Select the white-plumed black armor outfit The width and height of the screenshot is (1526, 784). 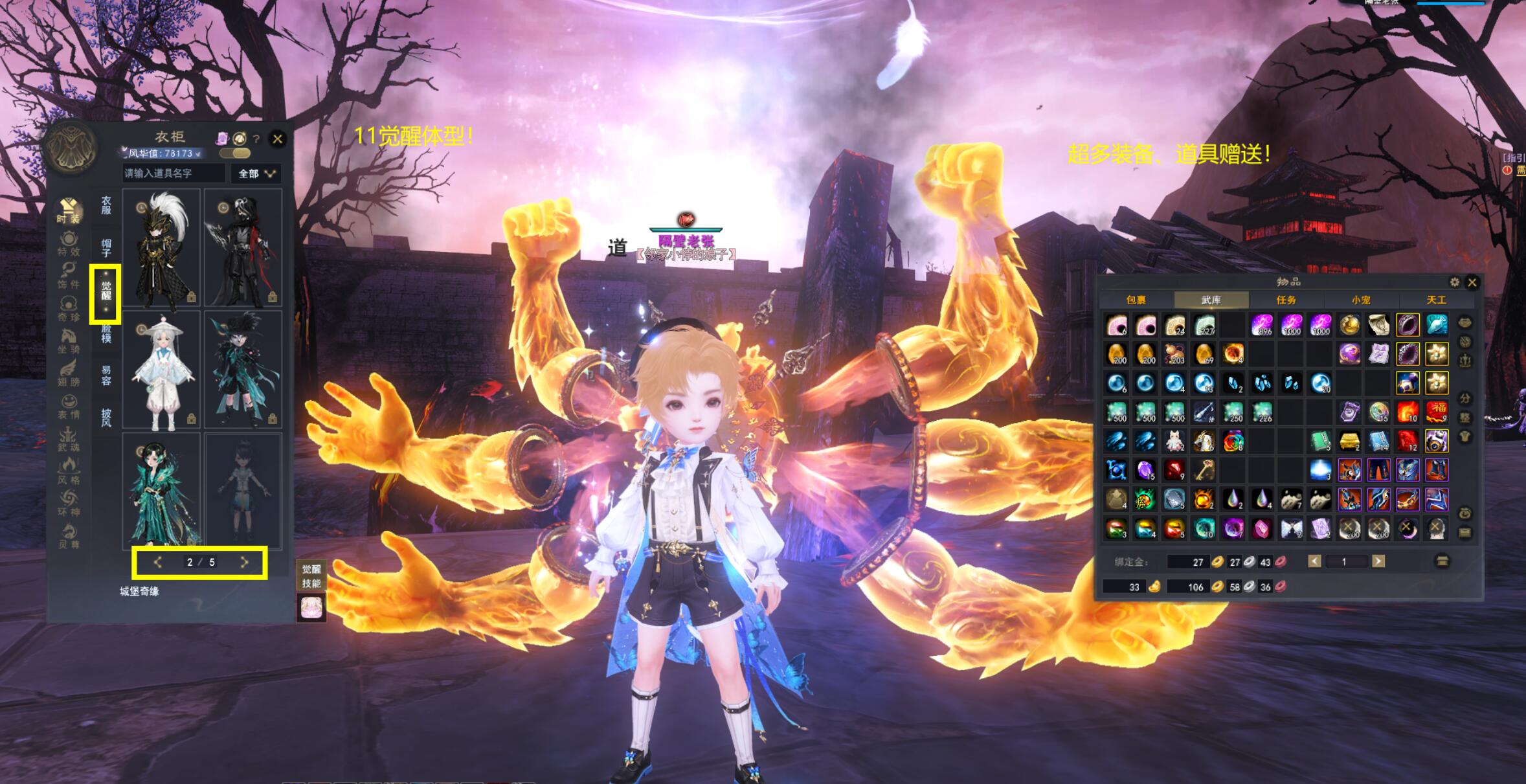click(x=161, y=247)
